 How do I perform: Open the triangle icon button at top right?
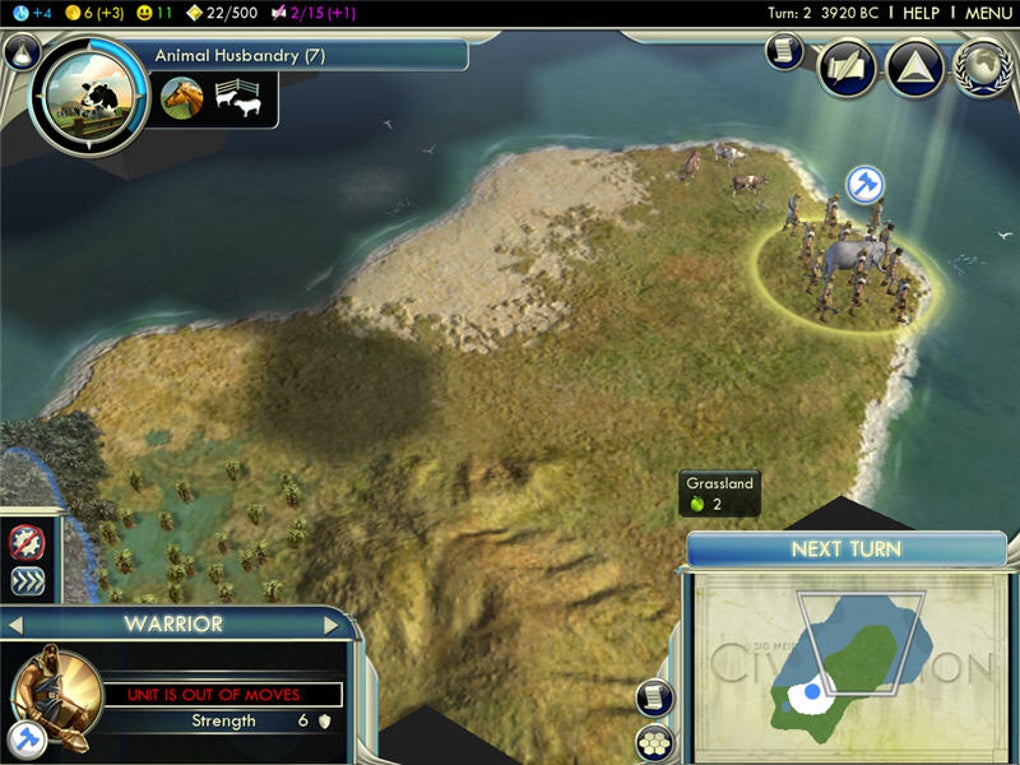tap(915, 68)
